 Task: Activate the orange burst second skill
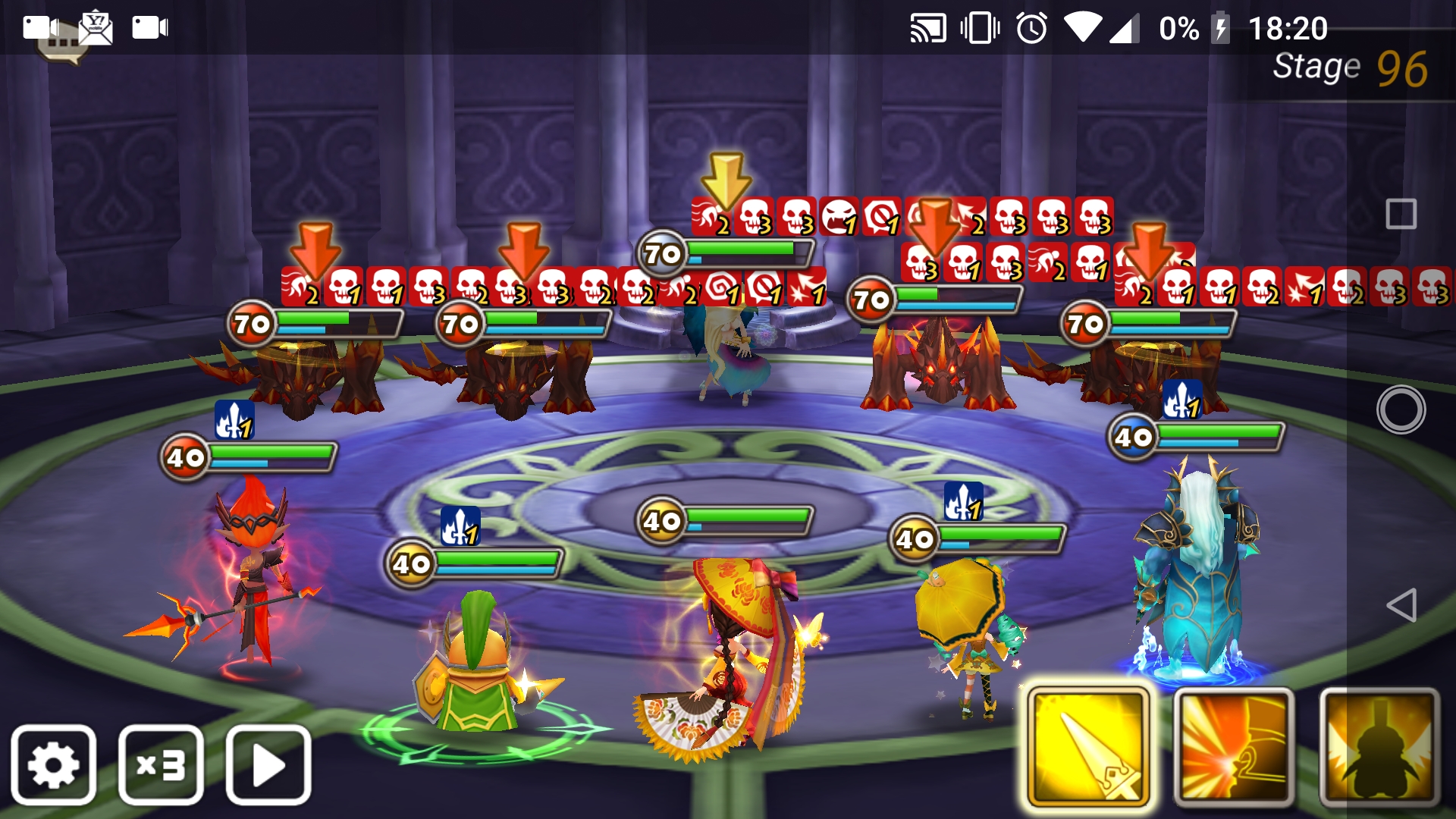[1234, 747]
